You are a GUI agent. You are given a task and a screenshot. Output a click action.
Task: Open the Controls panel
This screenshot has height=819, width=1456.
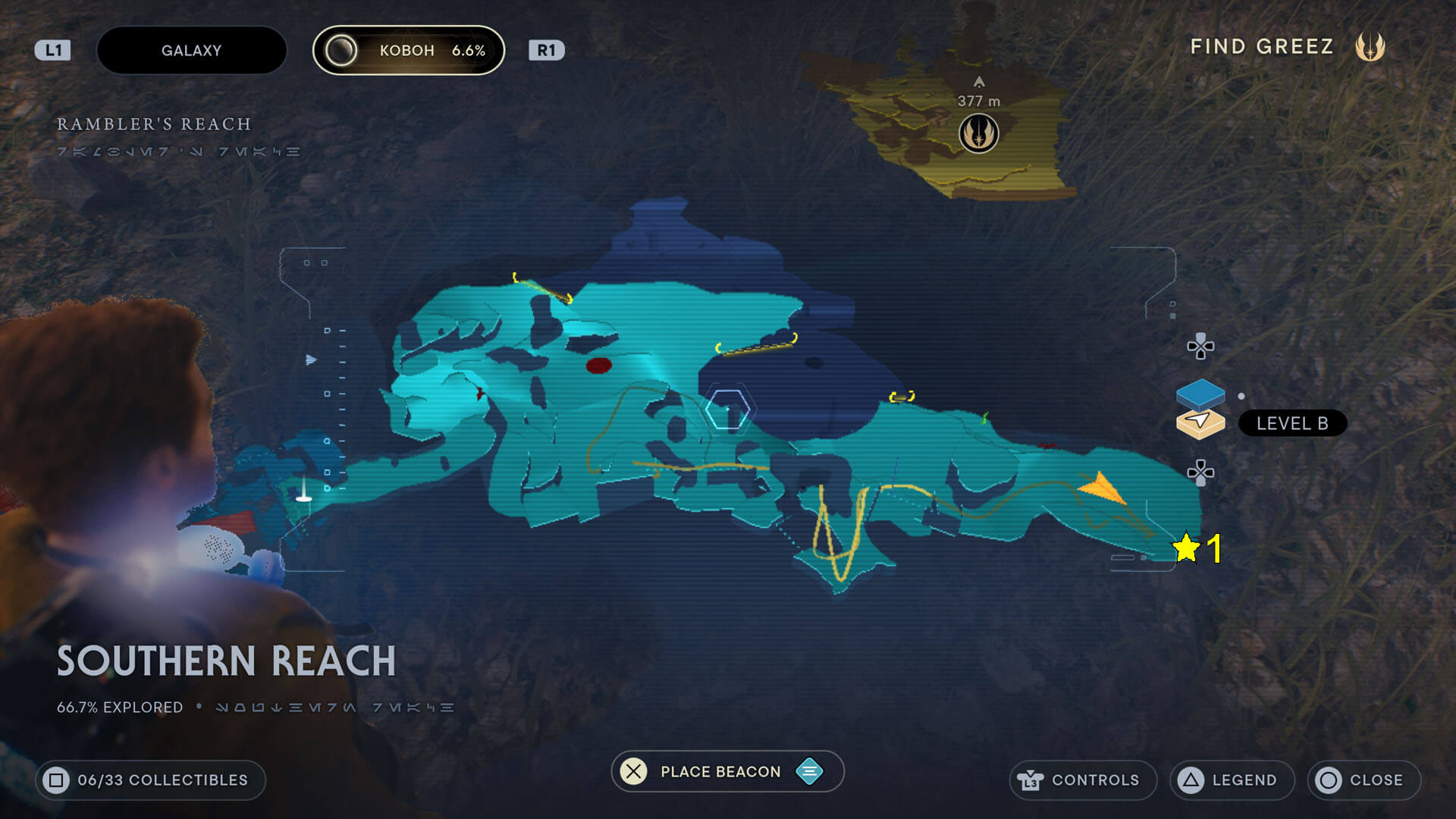point(1083,780)
